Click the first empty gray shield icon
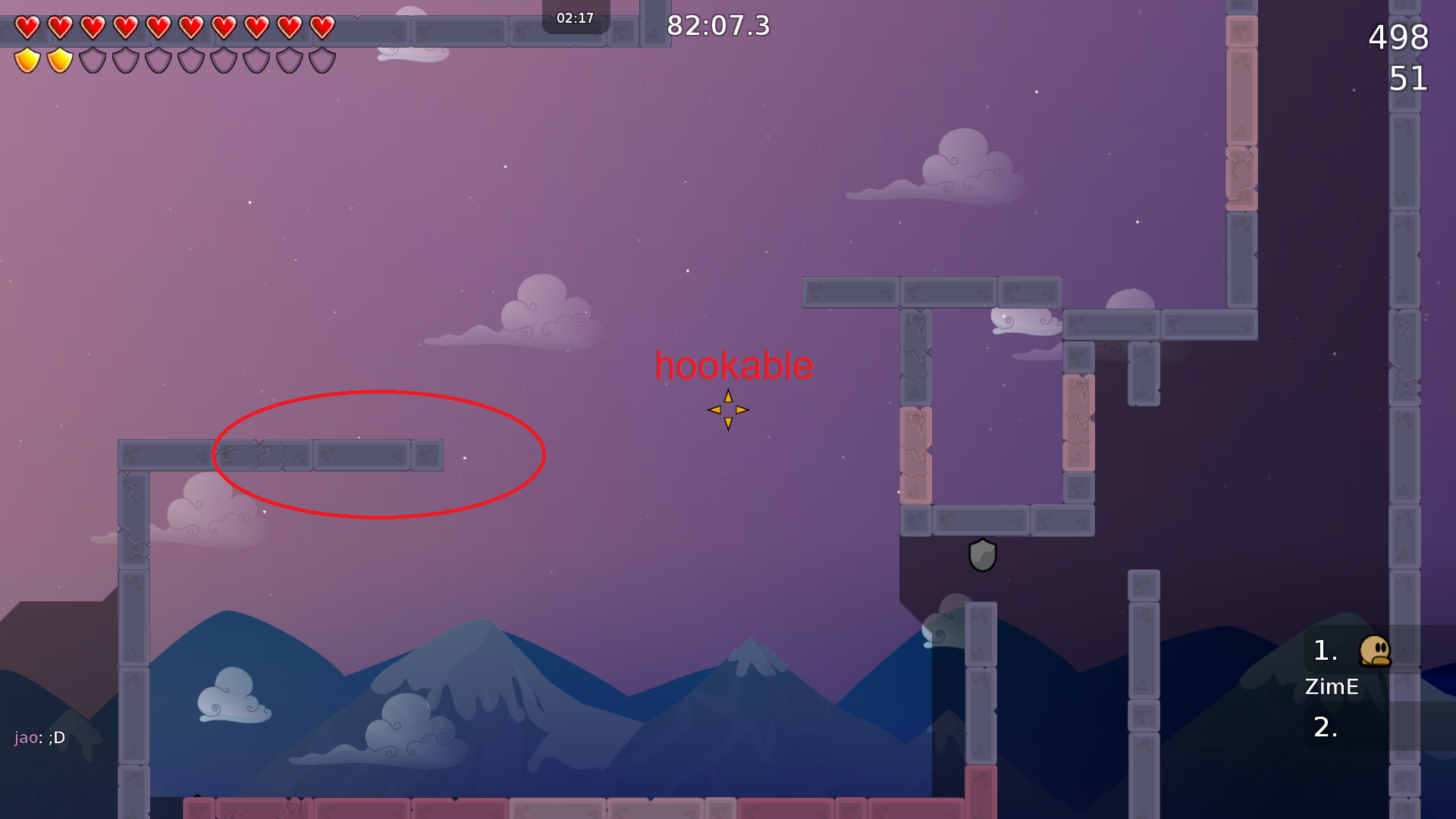This screenshot has width=1456, height=819. tap(92, 59)
